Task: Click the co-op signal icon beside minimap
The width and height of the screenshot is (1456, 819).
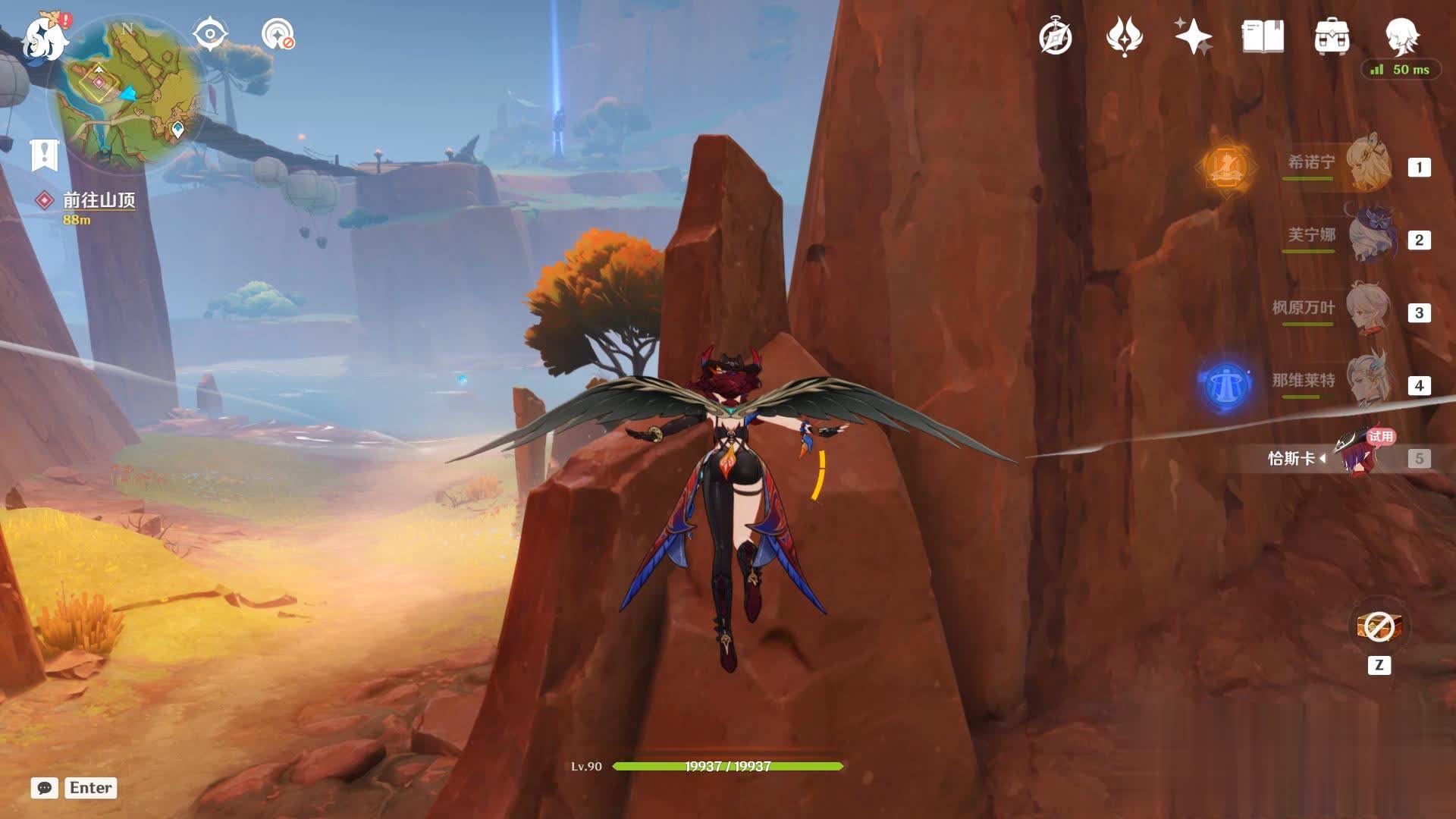Action: 278,34
